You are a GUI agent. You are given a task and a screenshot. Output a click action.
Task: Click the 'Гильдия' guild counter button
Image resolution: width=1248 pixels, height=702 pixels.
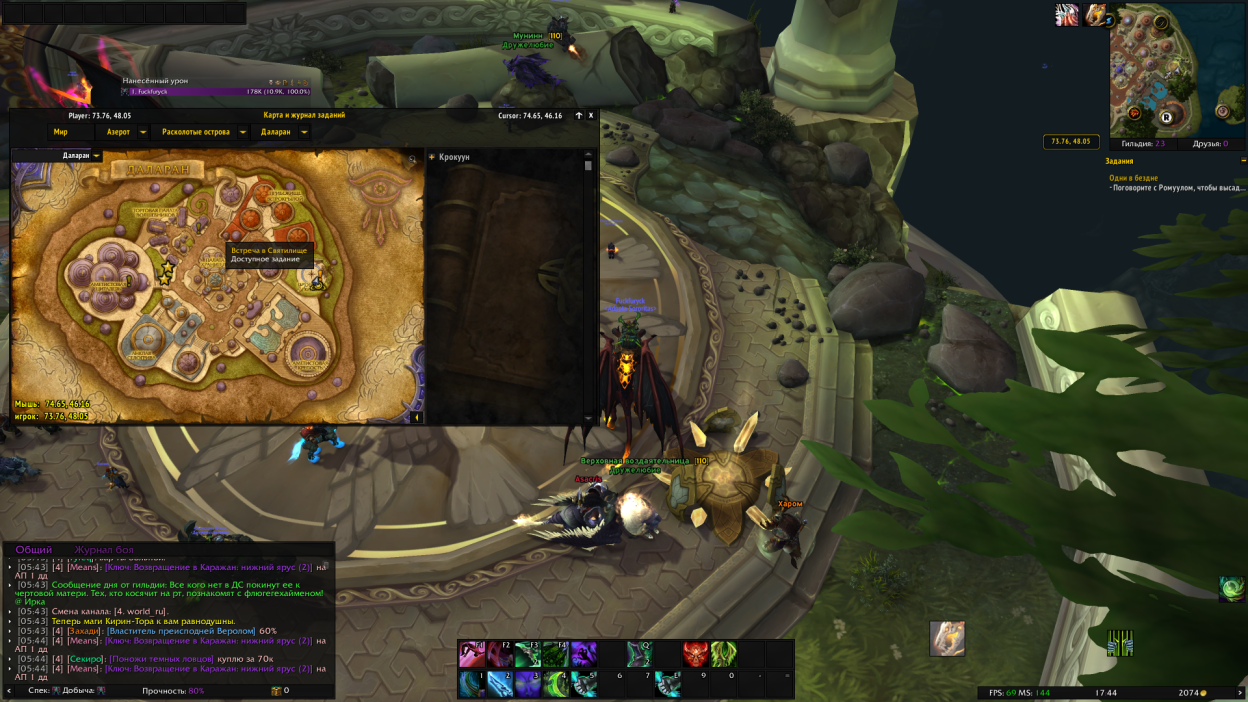pos(1145,144)
